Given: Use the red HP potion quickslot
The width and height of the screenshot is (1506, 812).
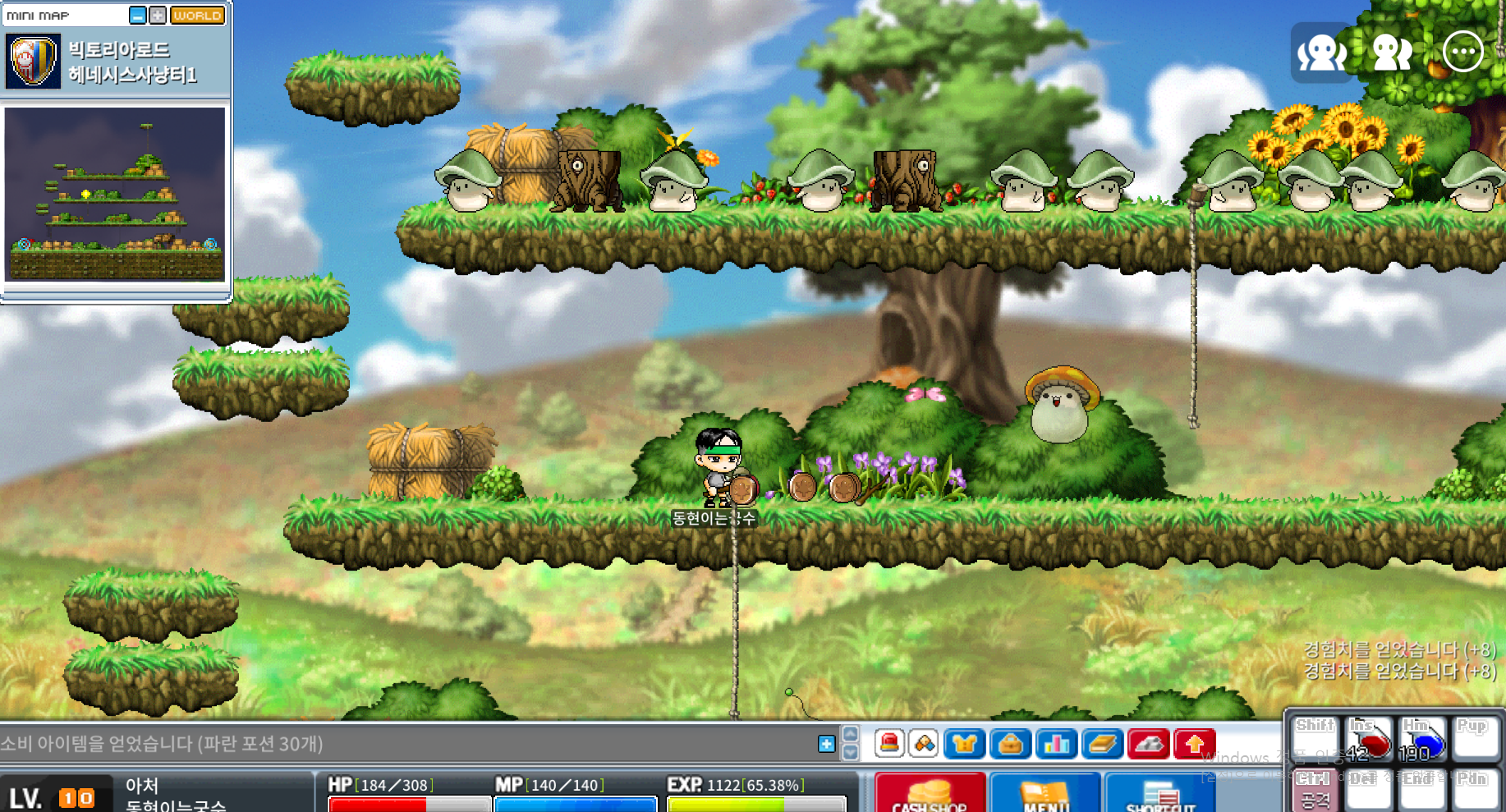Looking at the screenshot, I should pyautogui.click(x=1369, y=739).
